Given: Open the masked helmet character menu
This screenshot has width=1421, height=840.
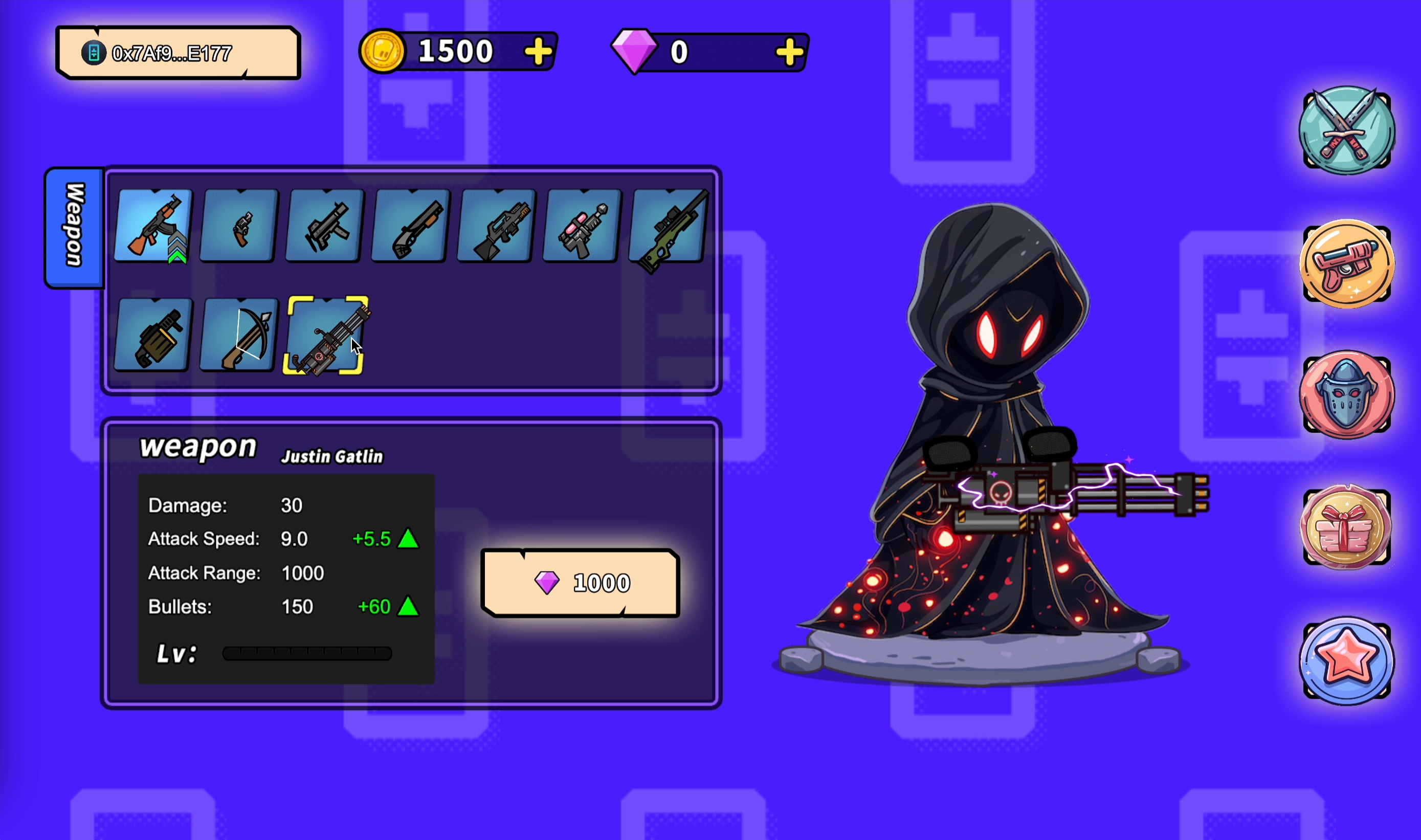Looking at the screenshot, I should [1346, 394].
